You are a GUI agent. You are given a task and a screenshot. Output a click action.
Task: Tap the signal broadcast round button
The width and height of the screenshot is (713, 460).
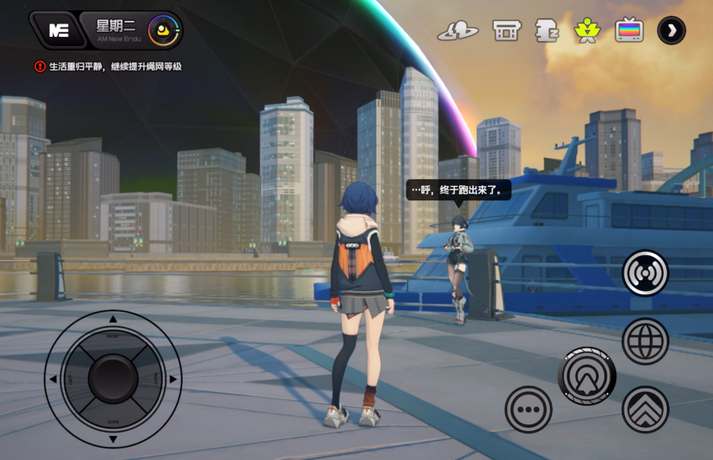coord(645,273)
